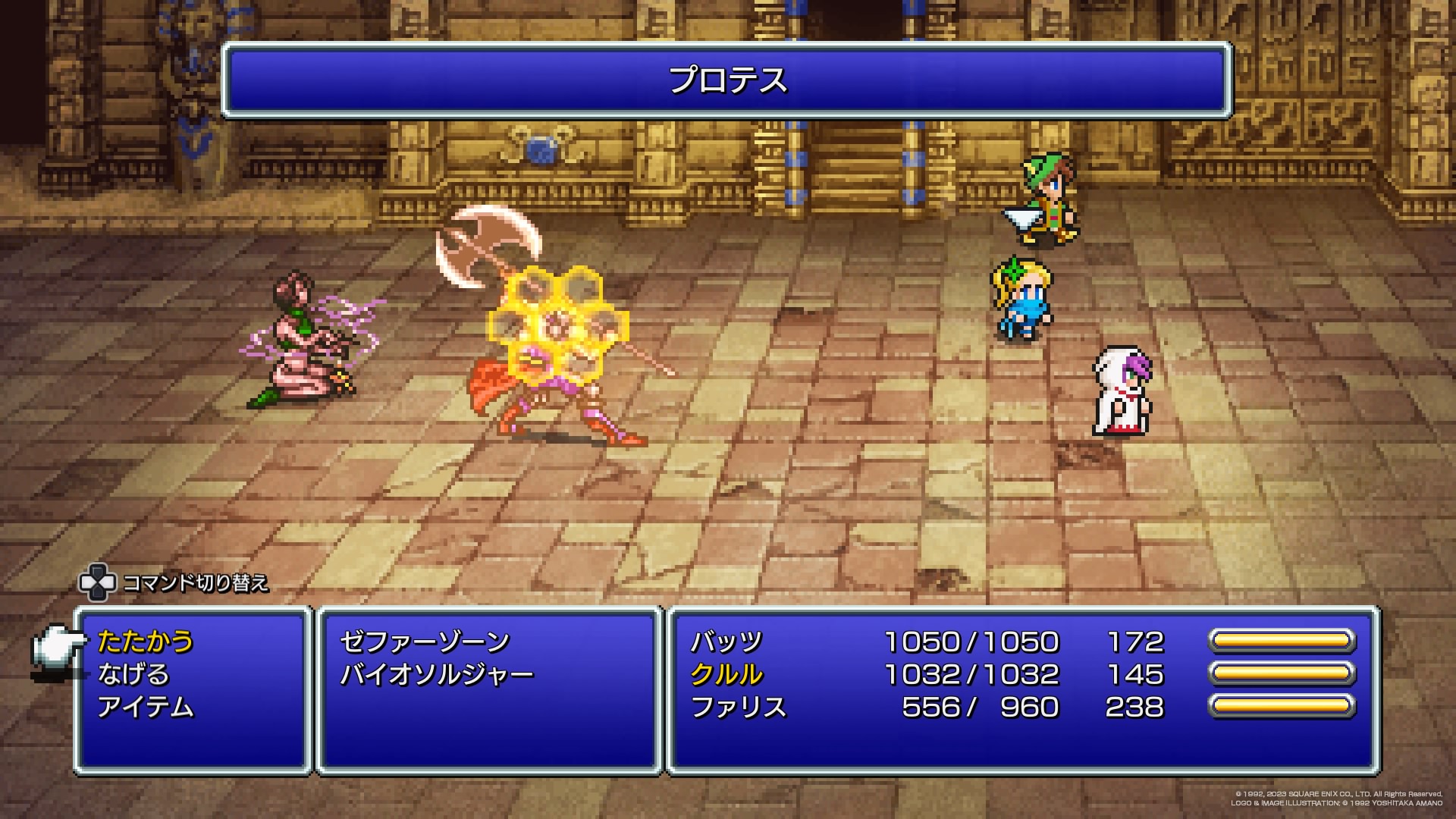
Task: Target the enemy バイオソルジャー in the list
Action: click(x=437, y=674)
